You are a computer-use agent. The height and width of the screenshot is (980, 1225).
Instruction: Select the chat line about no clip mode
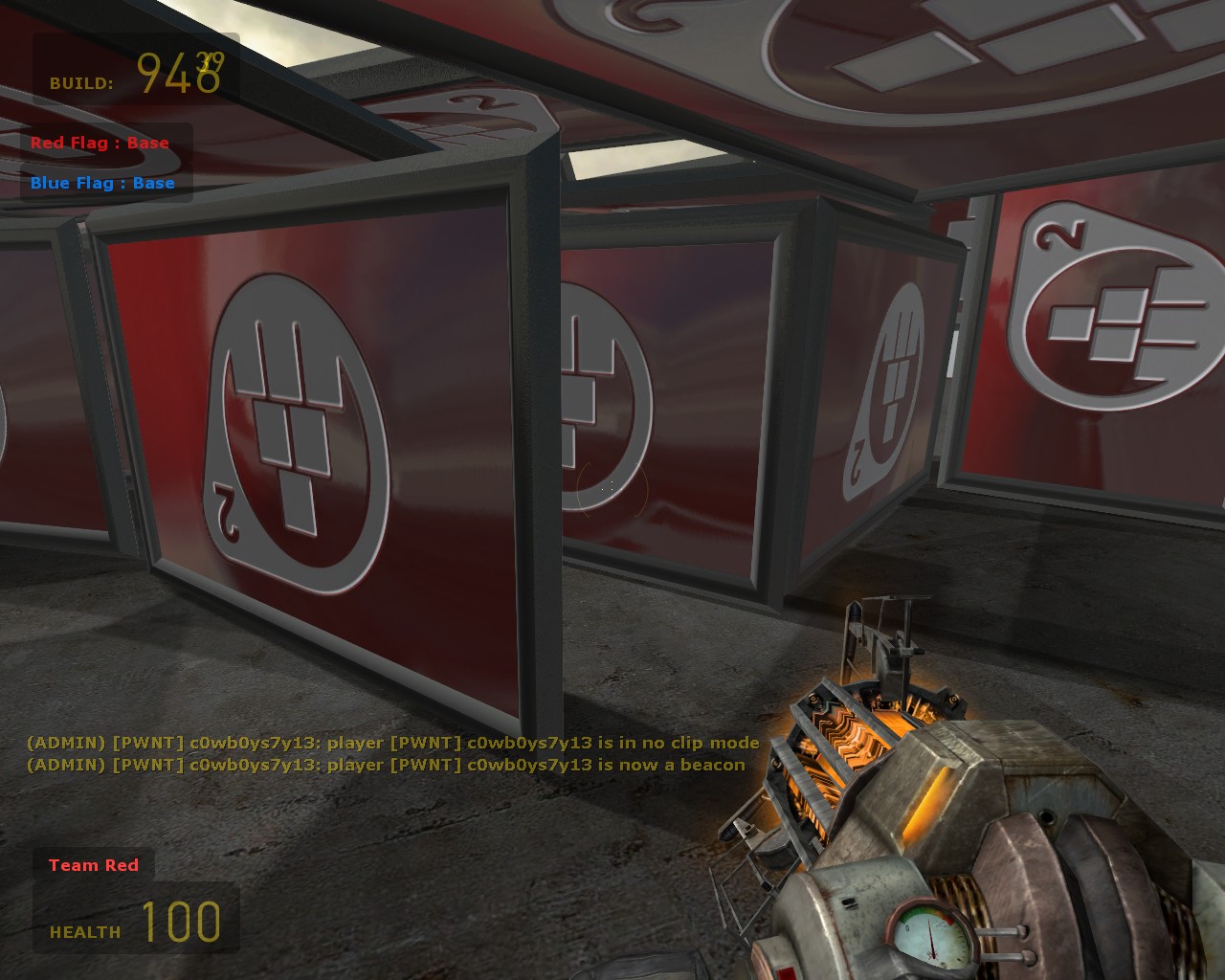click(392, 743)
